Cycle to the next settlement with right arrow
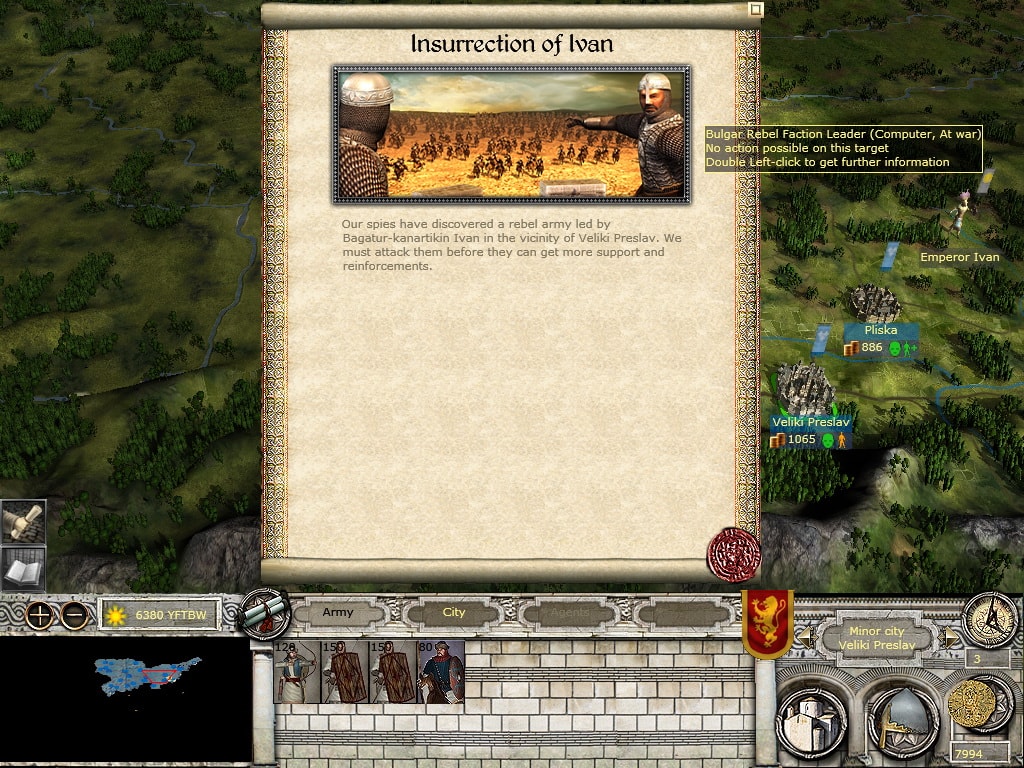Image resolution: width=1024 pixels, height=768 pixels. point(952,637)
